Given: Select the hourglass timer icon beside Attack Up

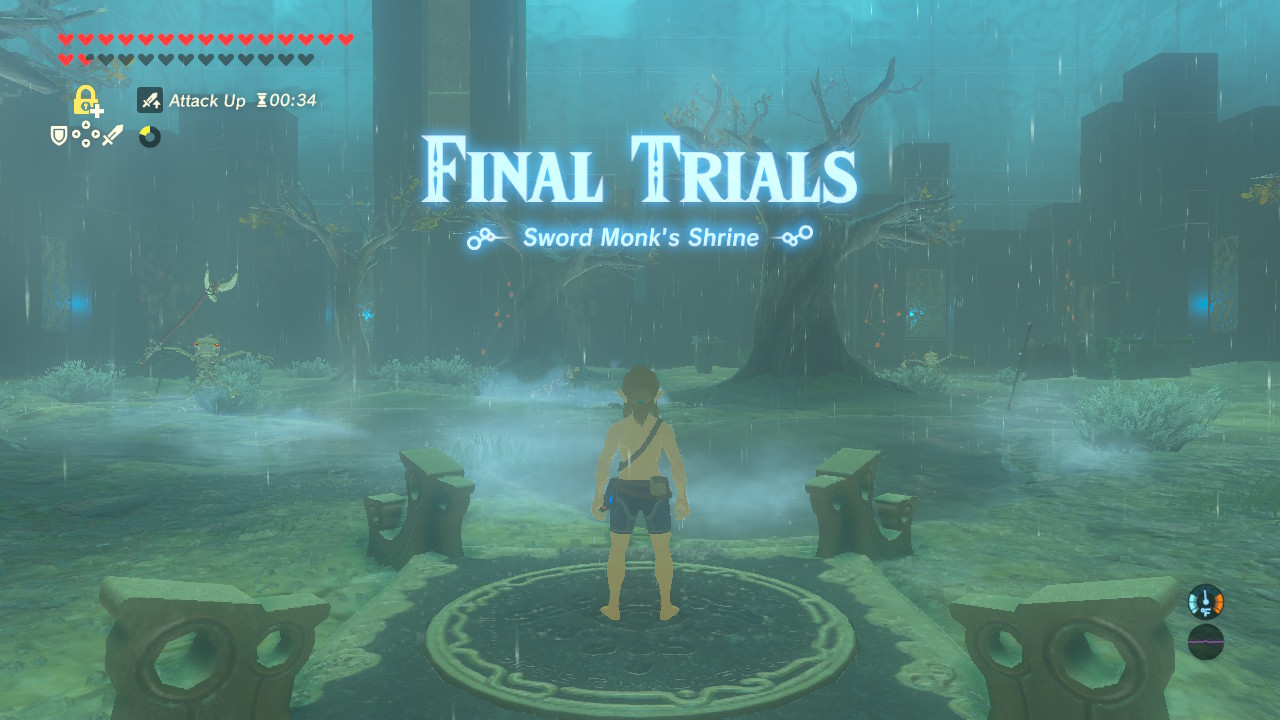Looking at the screenshot, I should tap(261, 100).
